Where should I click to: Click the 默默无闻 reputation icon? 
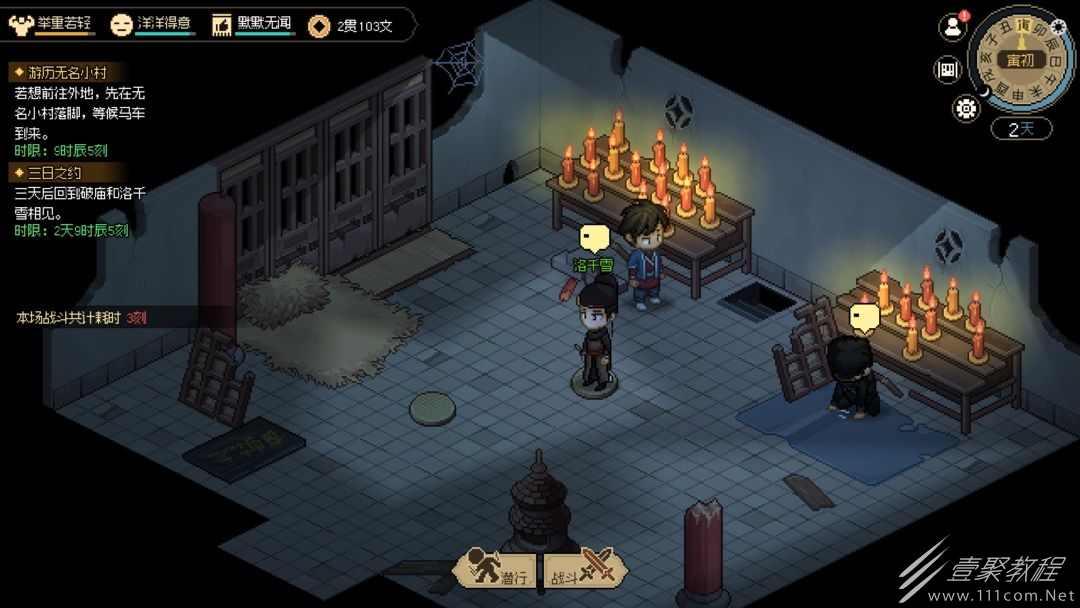[222, 25]
